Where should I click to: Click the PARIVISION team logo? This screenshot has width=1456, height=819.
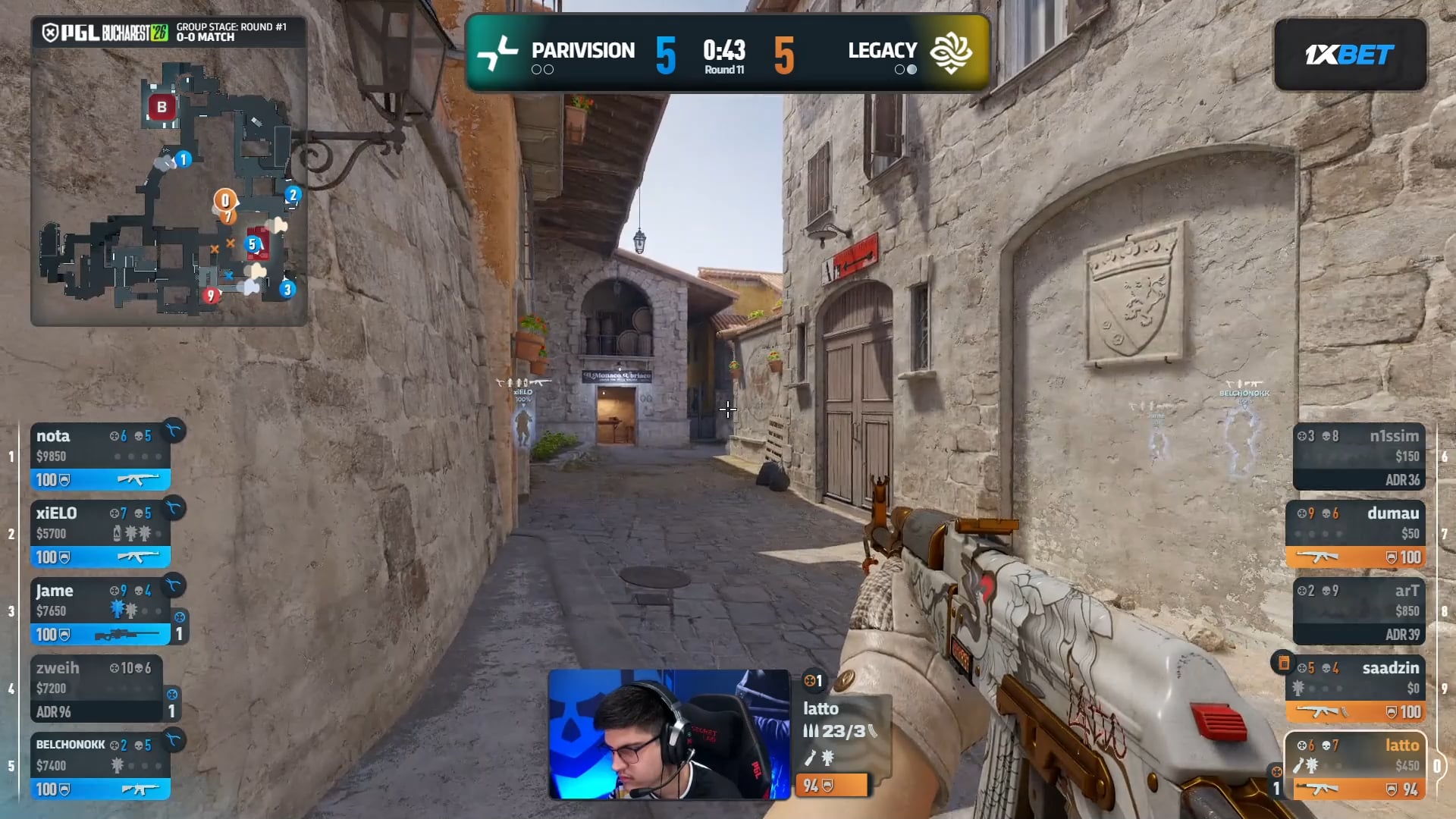[x=497, y=53]
